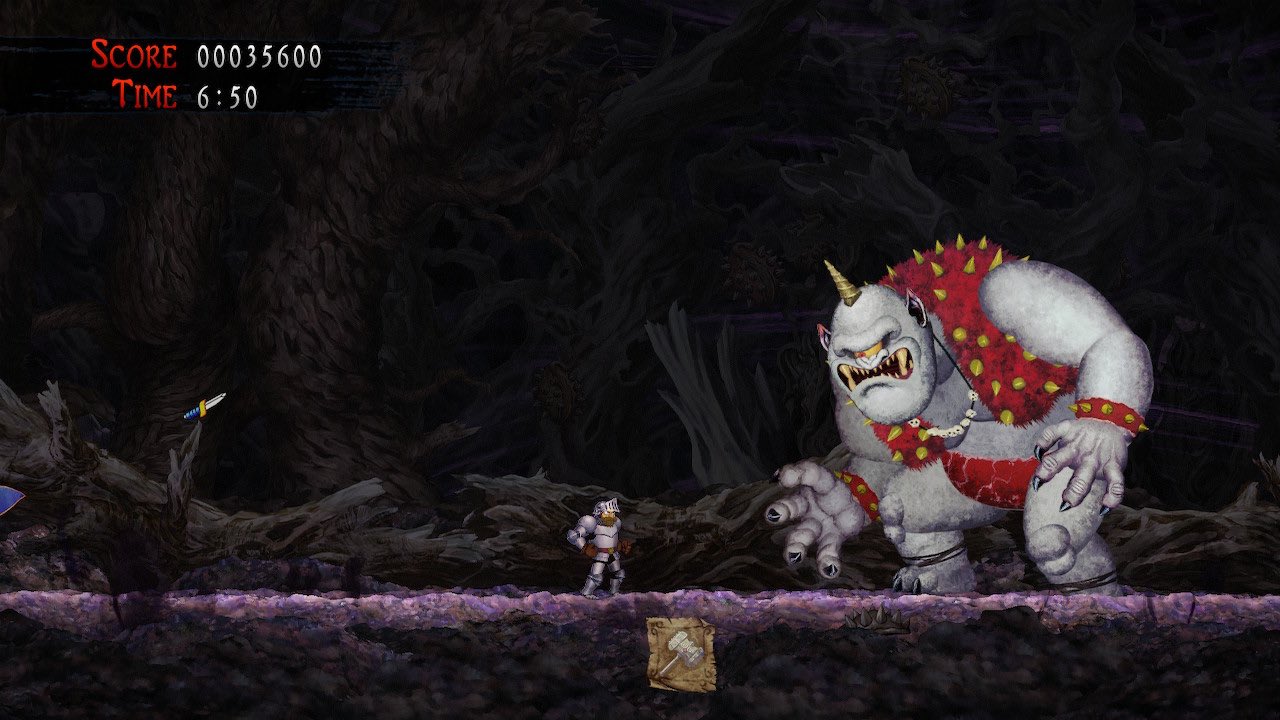Select the hammer weapon icon
The image size is (1280, 720).
[x=681, y=652]
